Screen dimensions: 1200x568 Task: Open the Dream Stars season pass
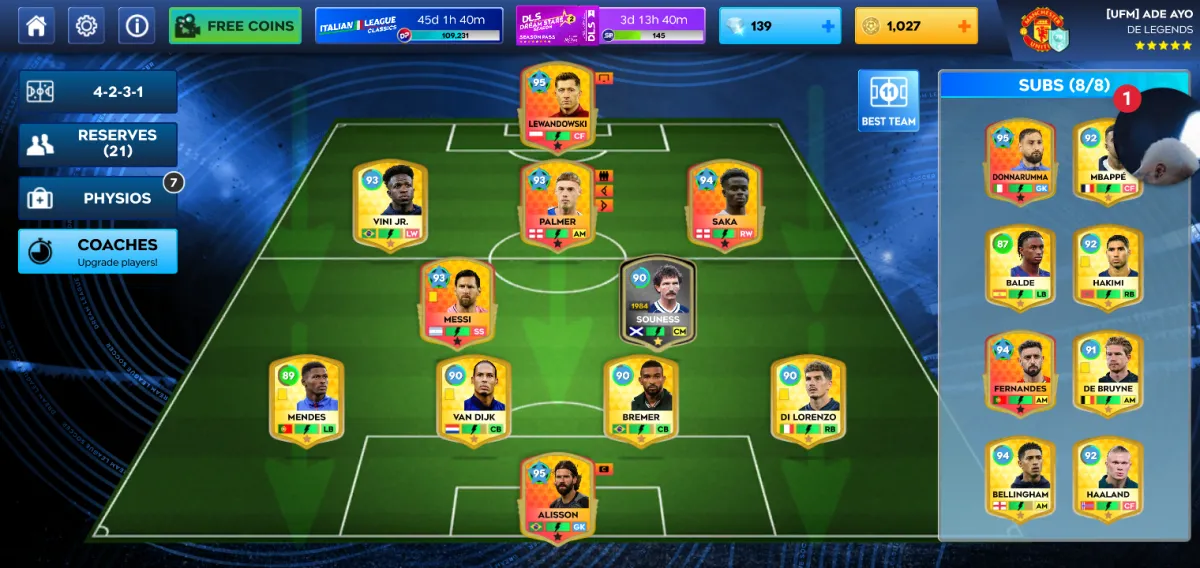[x=610, y=26]
